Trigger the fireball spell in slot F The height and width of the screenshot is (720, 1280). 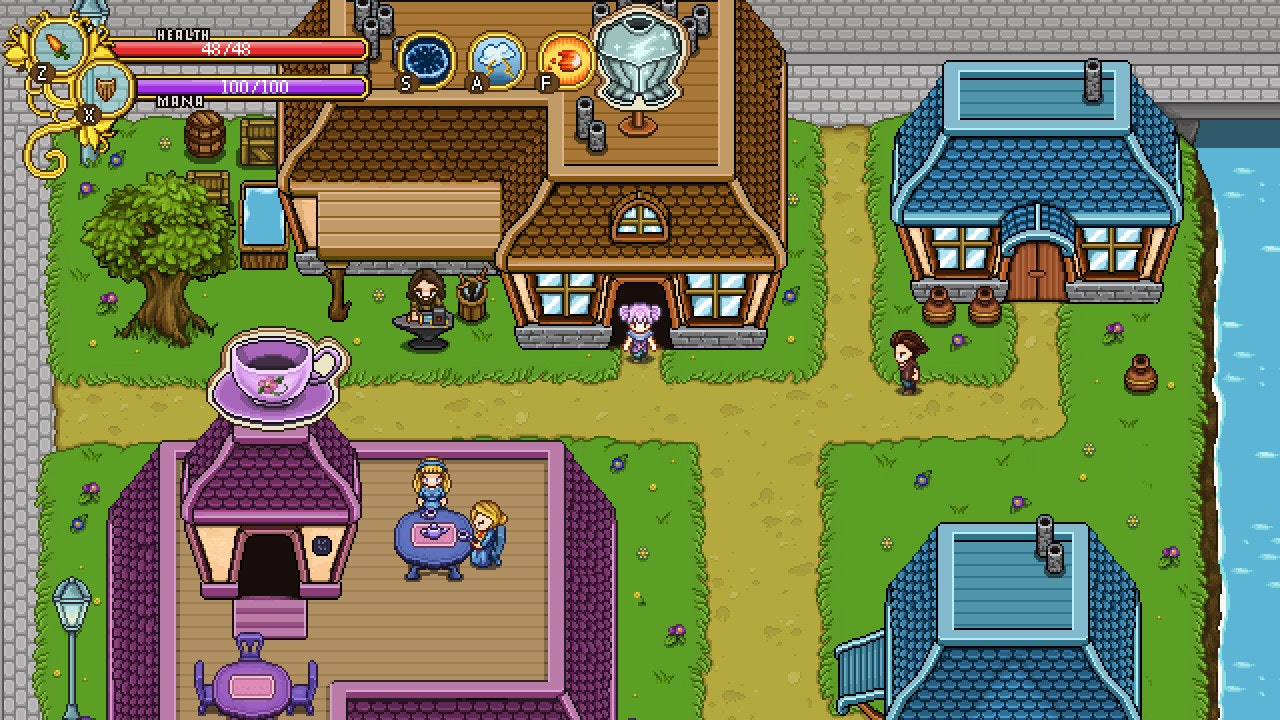(x=568, y=61)
